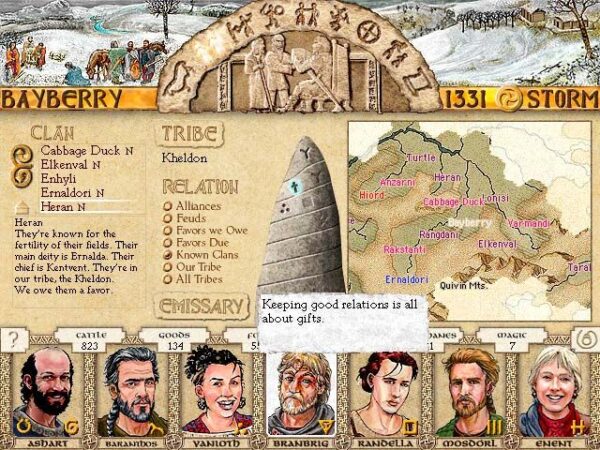The image size is (600, 450).
Task: Switch relation view to Our Tribe
Action: click(201, 268)
